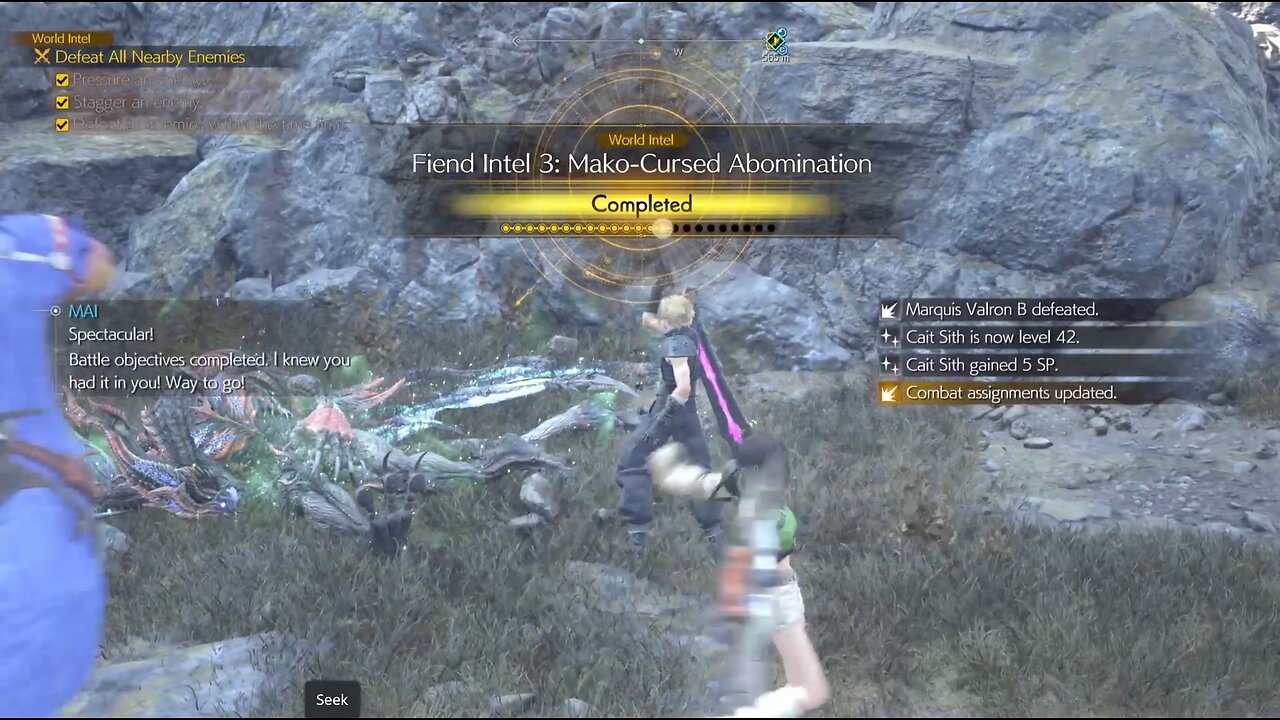Expand the left chevron on the compass bar

[x=516, y=42]
